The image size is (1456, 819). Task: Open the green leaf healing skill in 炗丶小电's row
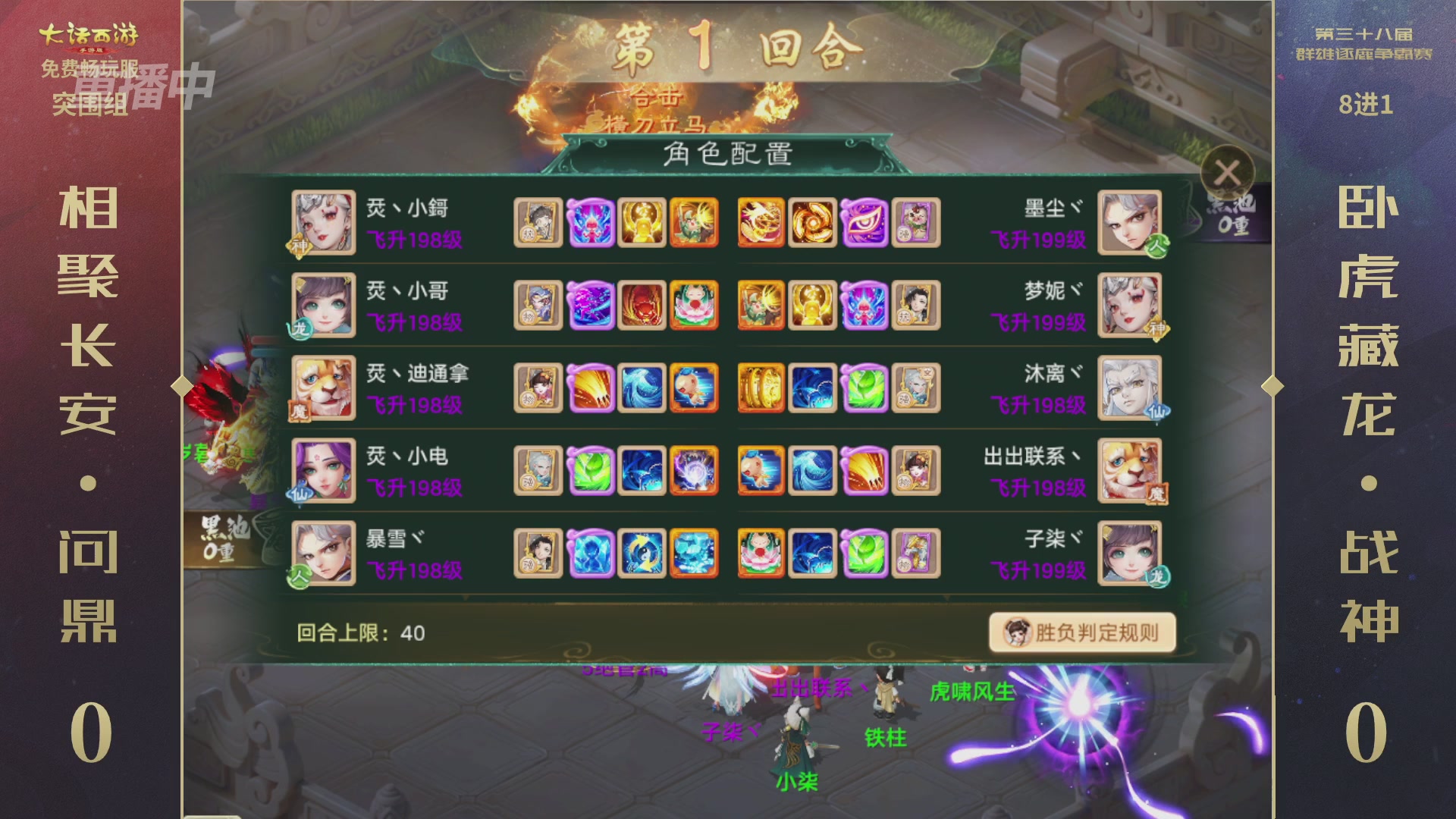point(590,471)
